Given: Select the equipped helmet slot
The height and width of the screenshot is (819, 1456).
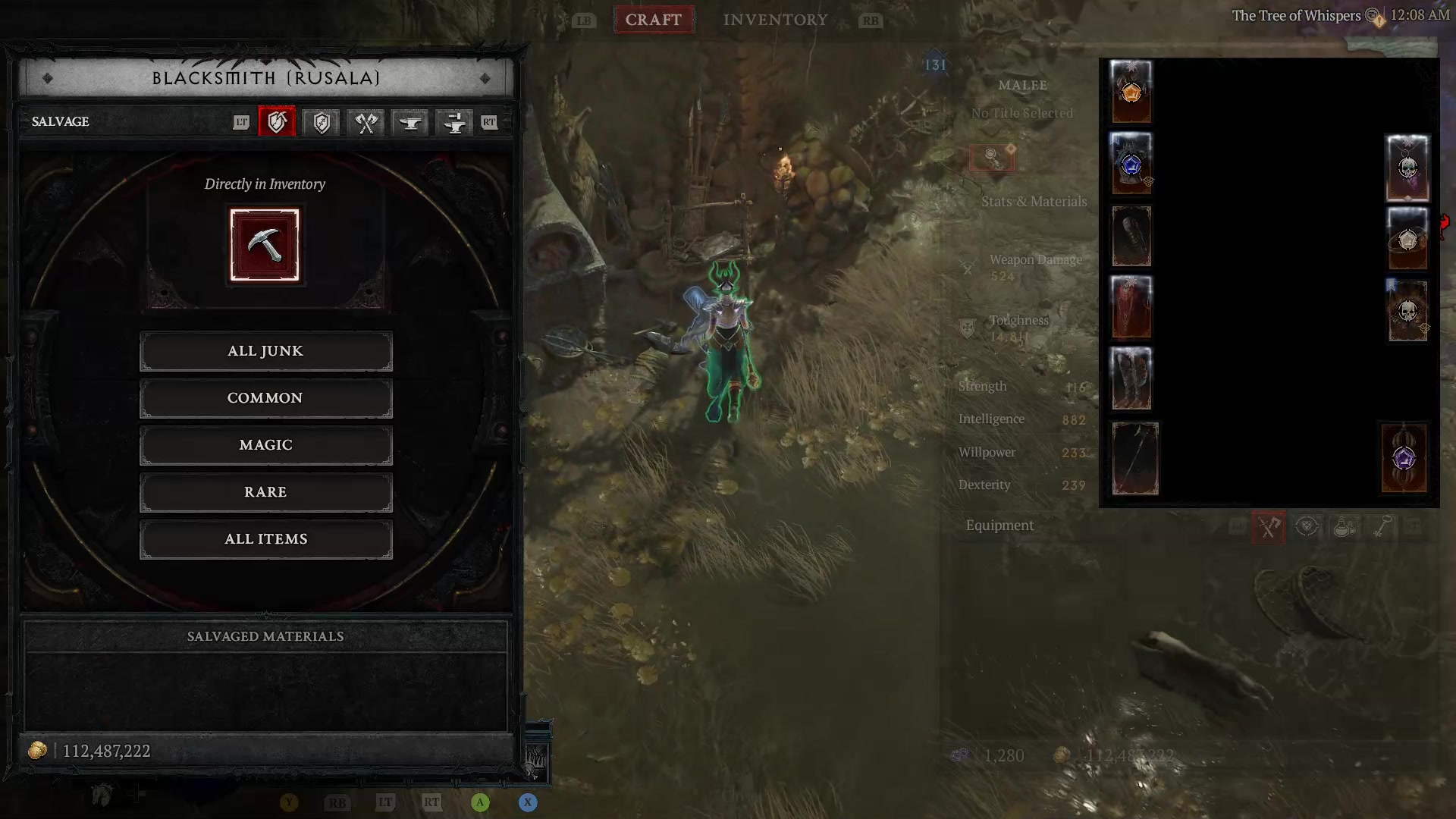Looking at the screenshot, I should pyautogui.click(x=1131, y=91).
